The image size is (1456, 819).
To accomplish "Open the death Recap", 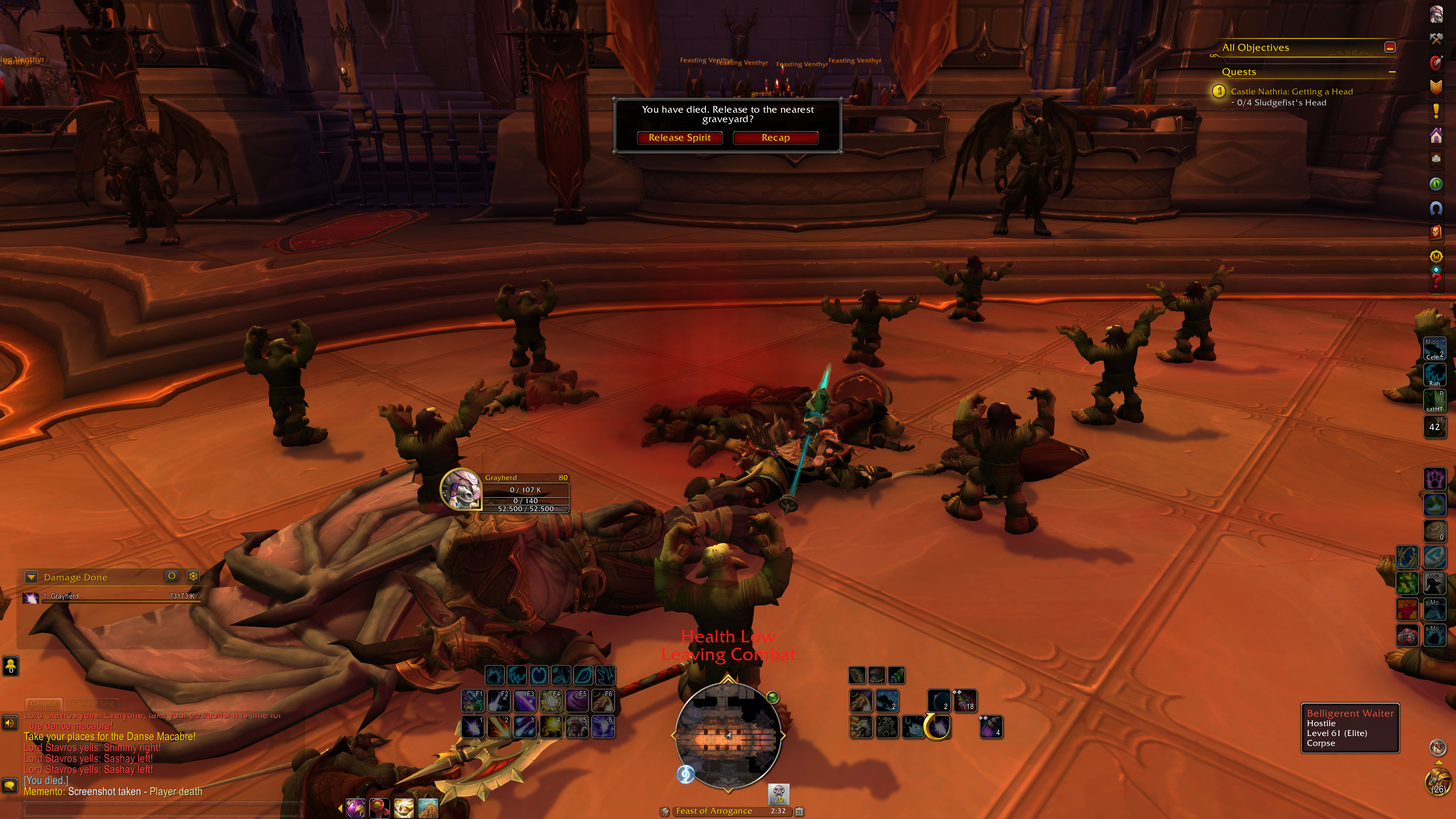I will [x=775, y=138].
